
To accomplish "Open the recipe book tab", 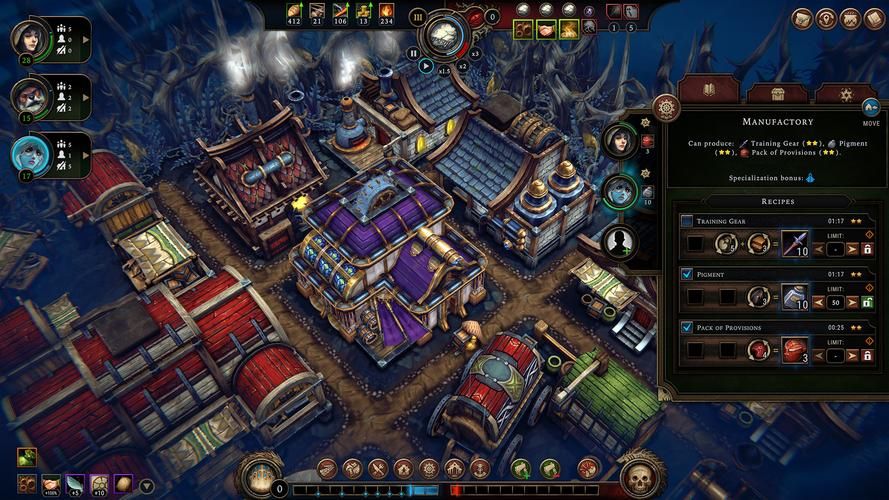I will tap(708, 93).
